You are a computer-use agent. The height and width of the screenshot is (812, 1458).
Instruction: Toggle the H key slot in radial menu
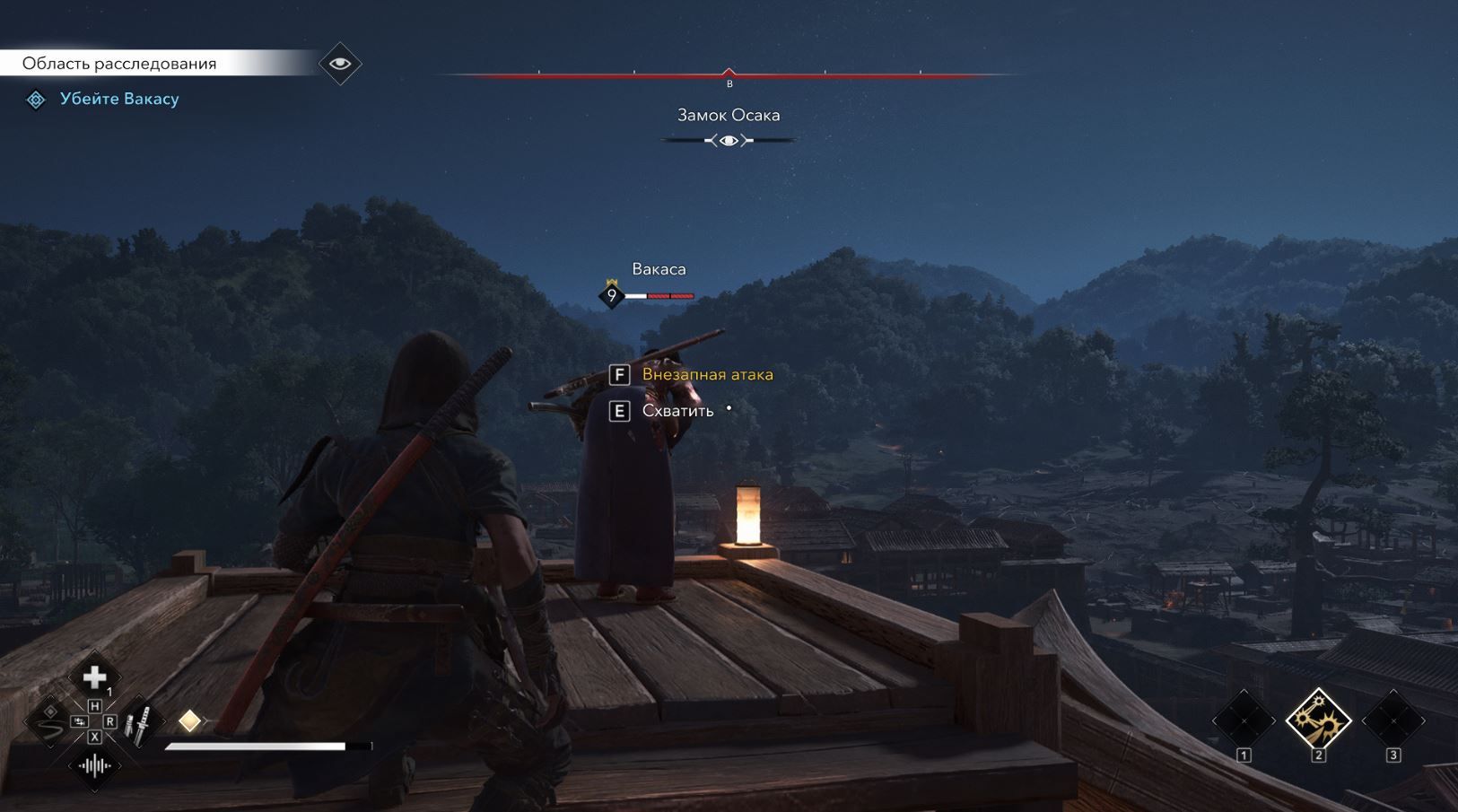(94, 705)
